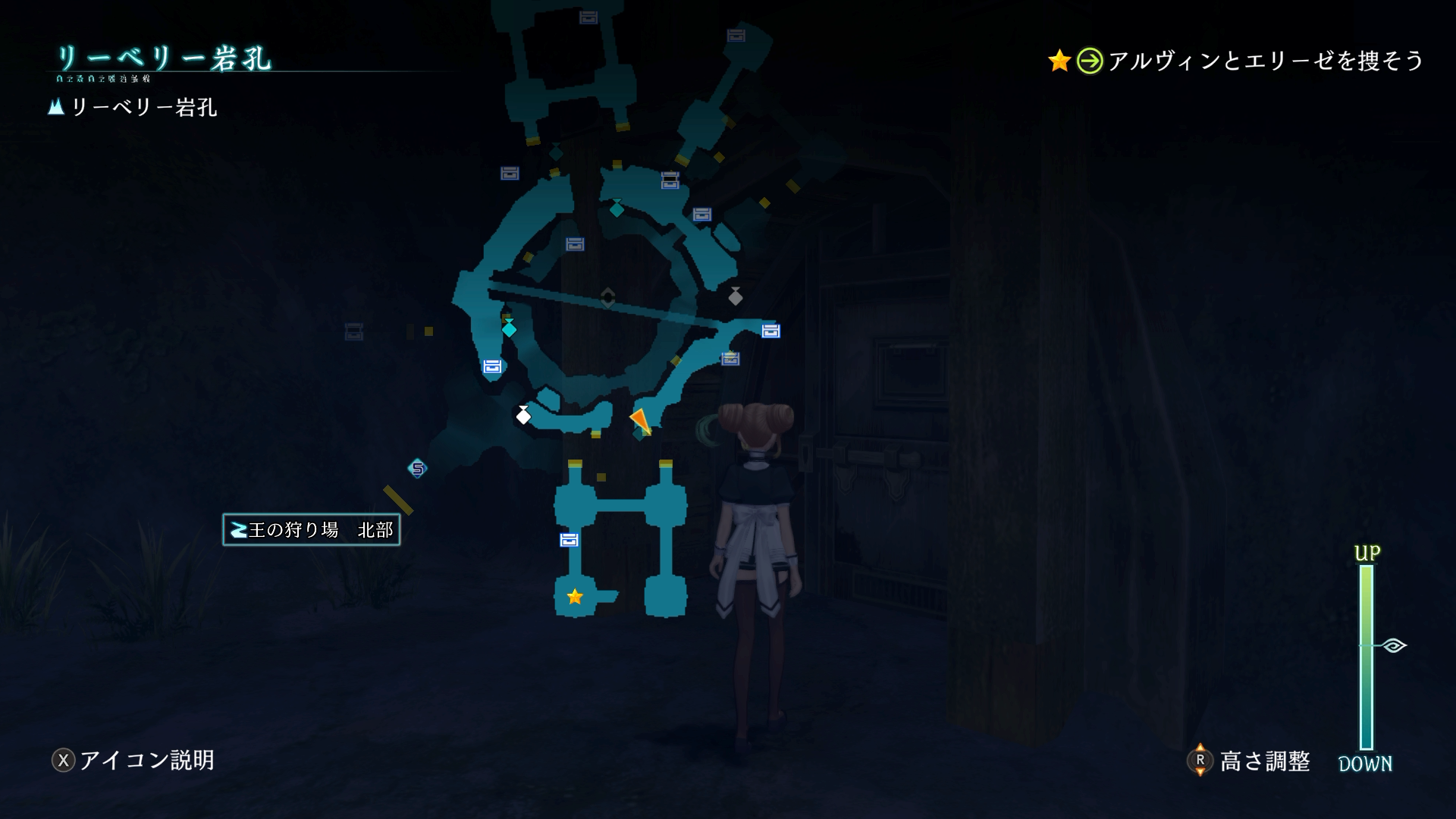Screen dimensions: 1456x819
Task: Select the white diamond marker on map
Action: click(523, 416)
